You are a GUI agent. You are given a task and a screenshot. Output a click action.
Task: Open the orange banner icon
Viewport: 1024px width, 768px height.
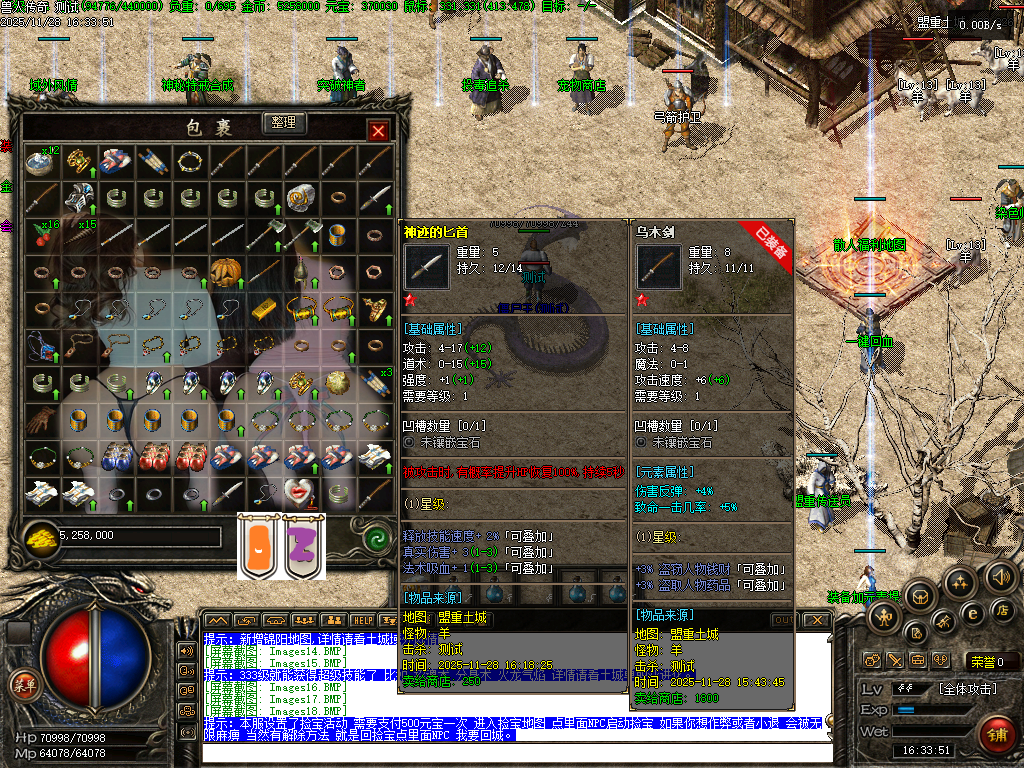coord(255,546)
